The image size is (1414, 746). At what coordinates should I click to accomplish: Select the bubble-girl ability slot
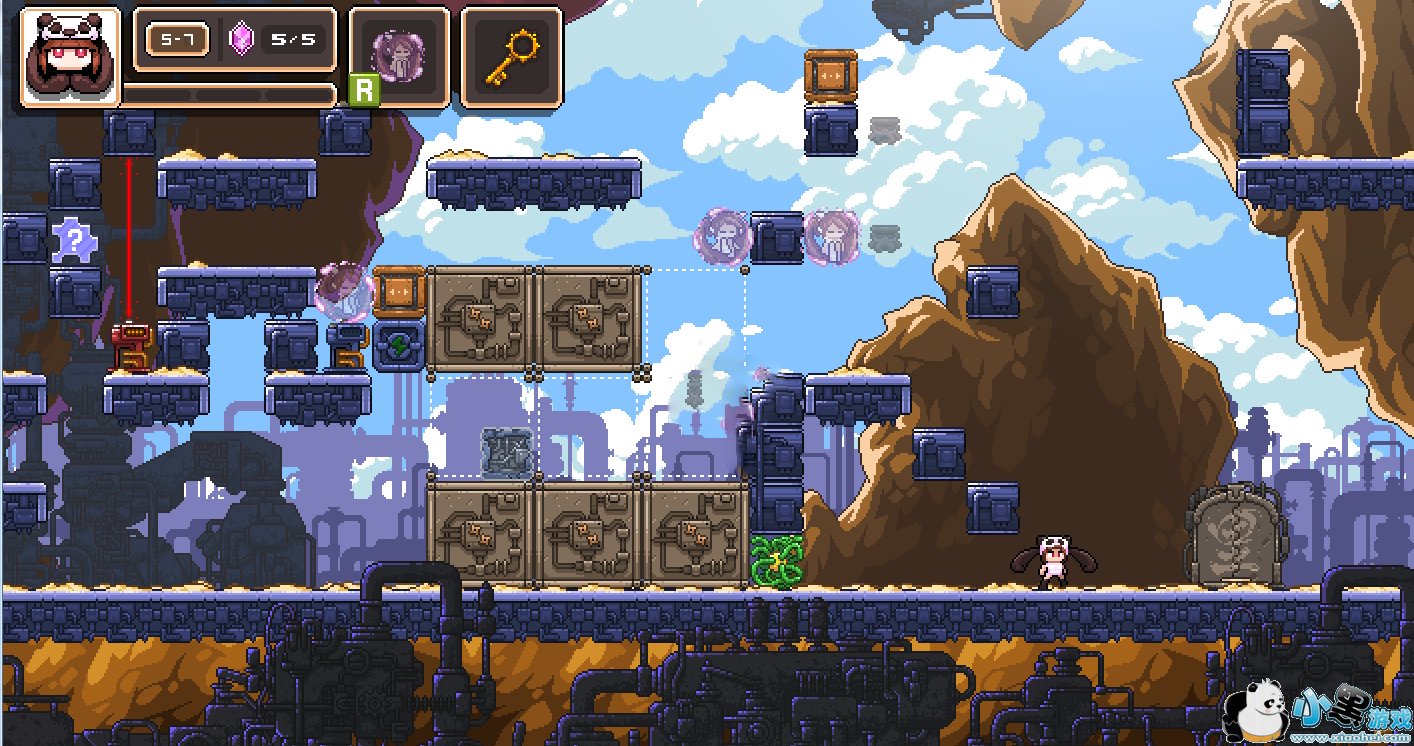[399, 55]
